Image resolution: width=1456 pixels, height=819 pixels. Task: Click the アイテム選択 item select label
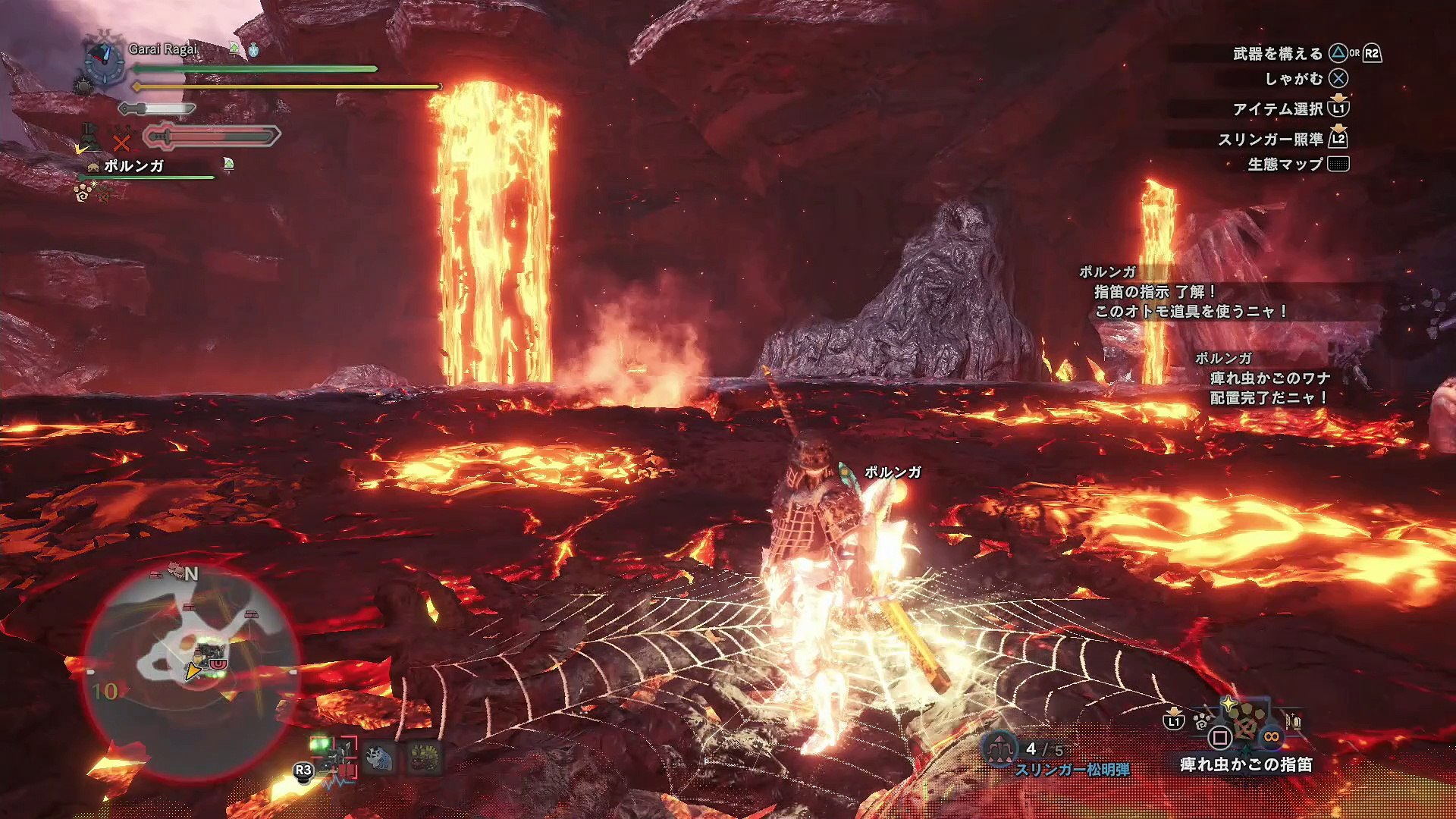pyautogui.click(x=1277, y=109)
